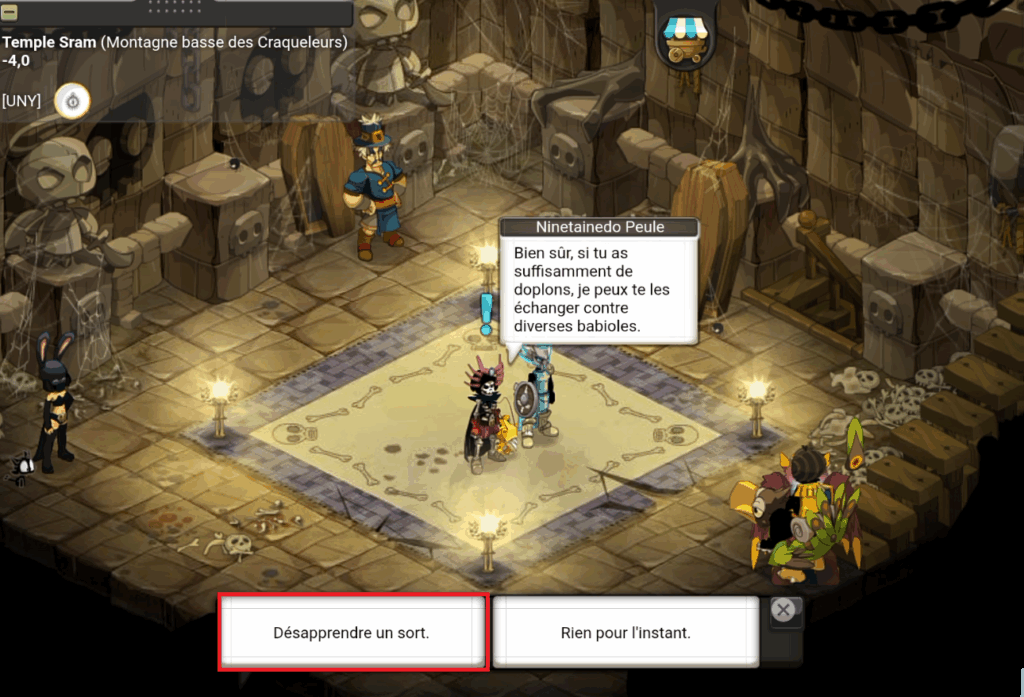Viewport: 1024px width, 697px height.
Task: Choose the "Désapprendre un sort." reply
Action: tap(352, 632)
